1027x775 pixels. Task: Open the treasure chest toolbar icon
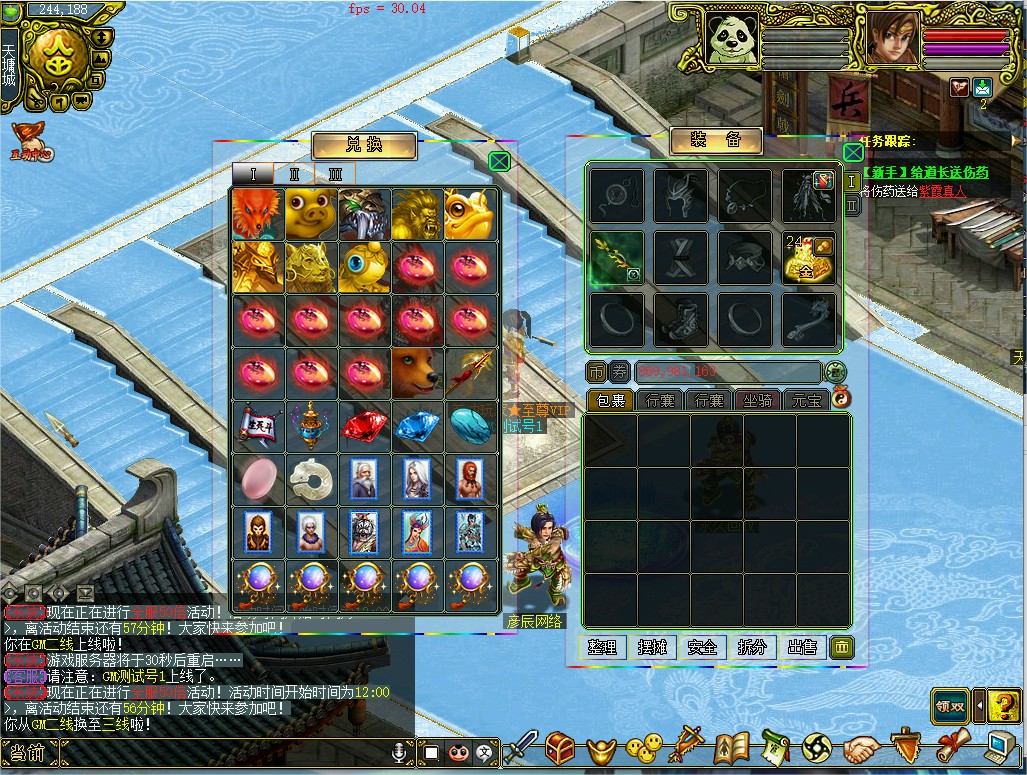click(559, 747)
